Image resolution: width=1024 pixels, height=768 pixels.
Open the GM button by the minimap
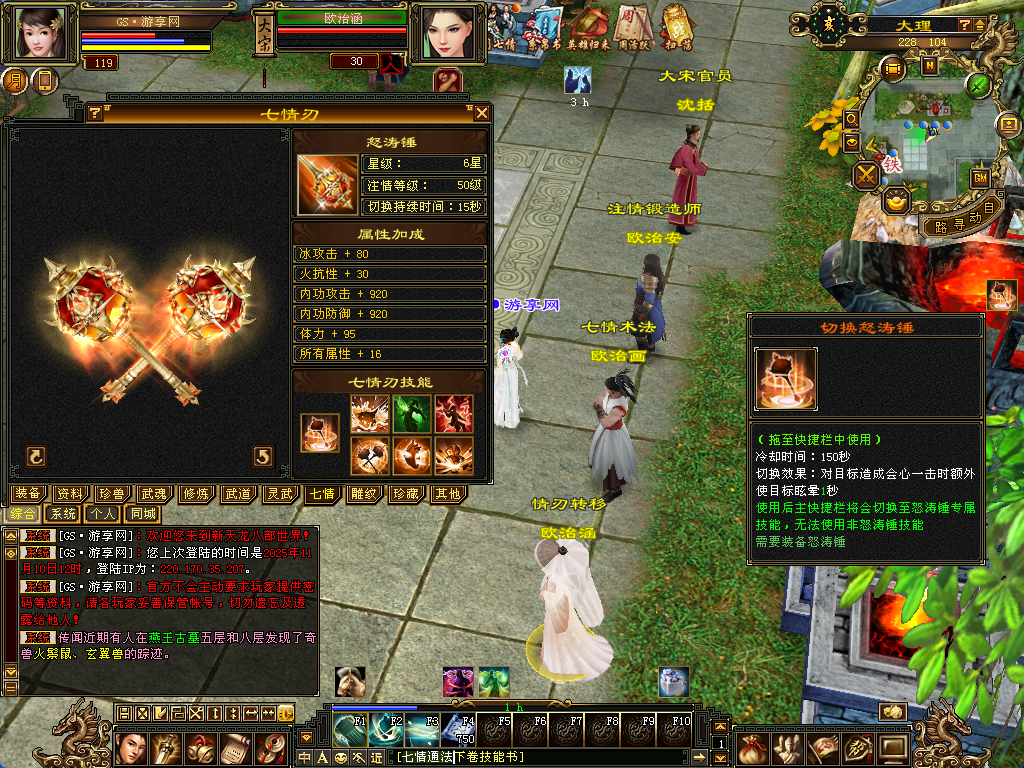(980, 177)
